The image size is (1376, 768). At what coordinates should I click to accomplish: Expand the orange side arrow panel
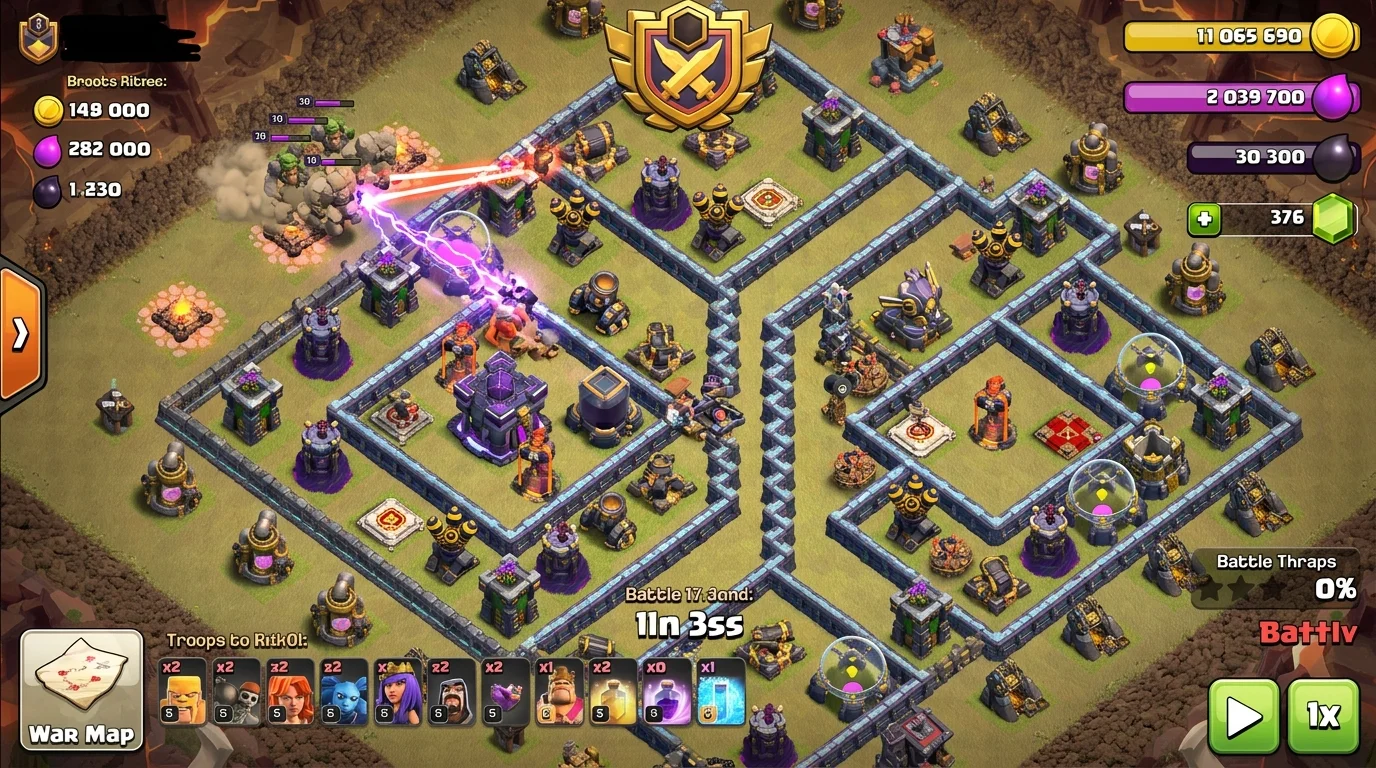20,334
